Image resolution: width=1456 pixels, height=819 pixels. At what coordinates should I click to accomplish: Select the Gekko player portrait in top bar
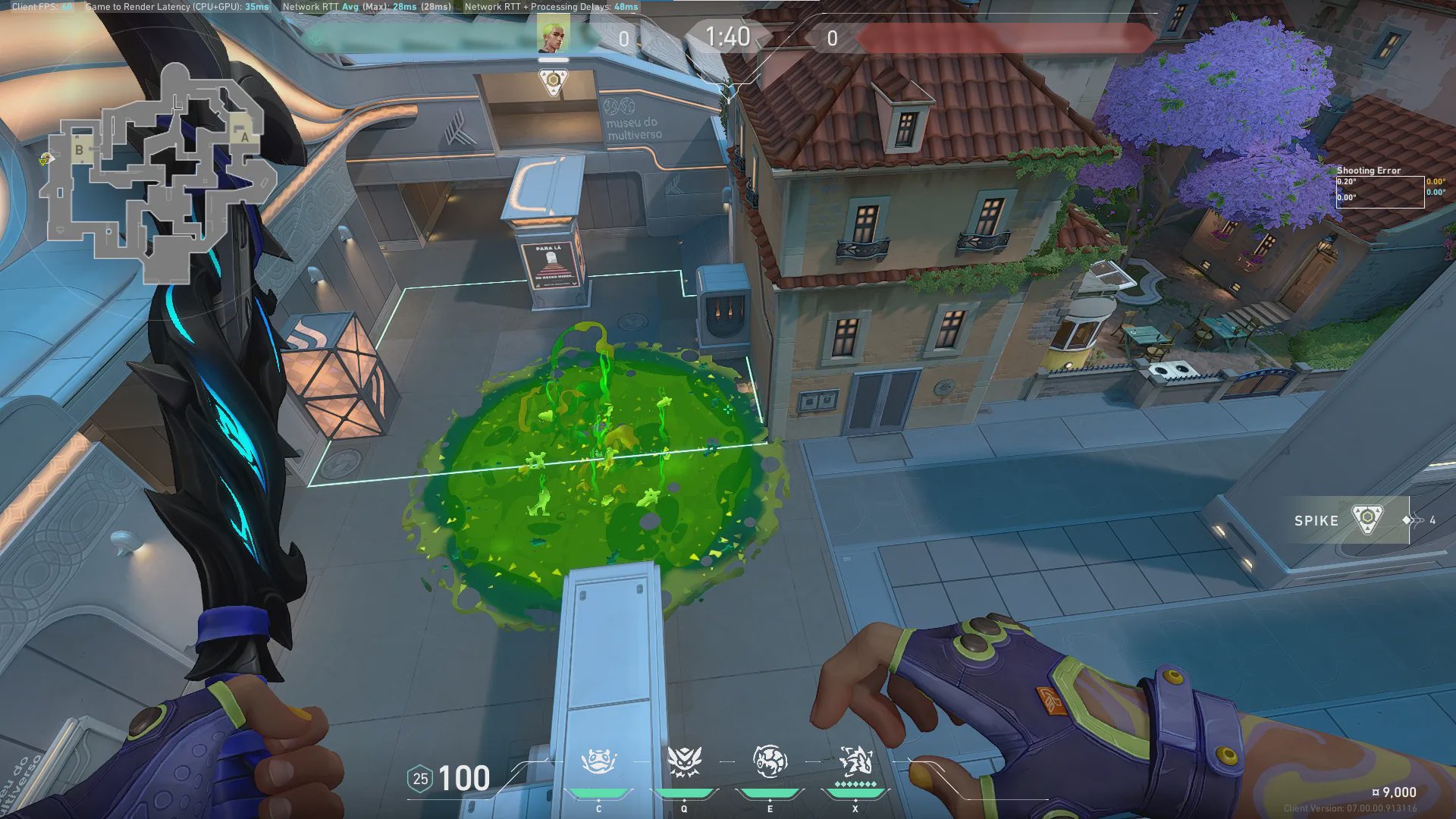pos(553,36)
